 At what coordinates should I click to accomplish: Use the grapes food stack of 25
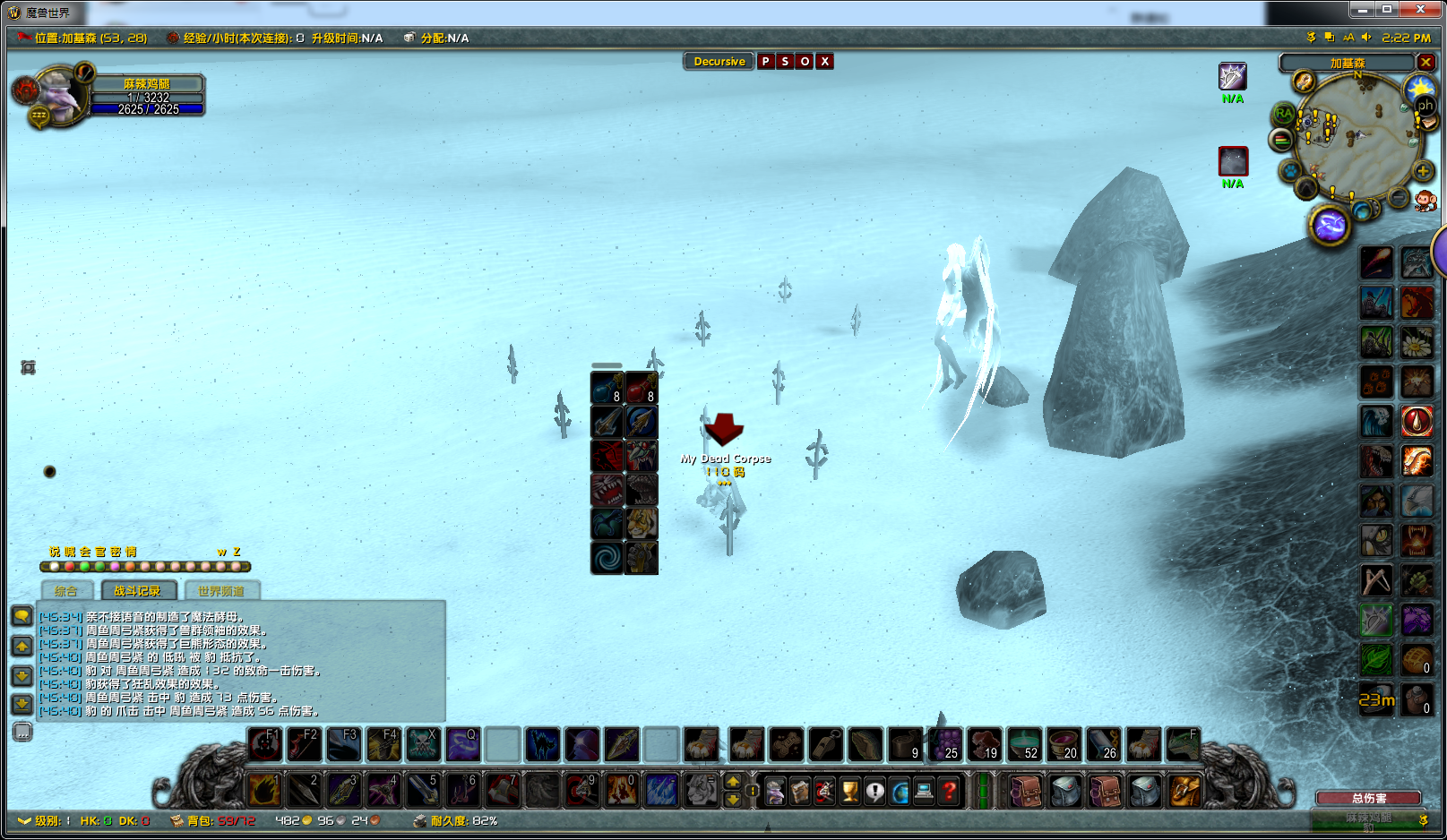coord(944,745)
